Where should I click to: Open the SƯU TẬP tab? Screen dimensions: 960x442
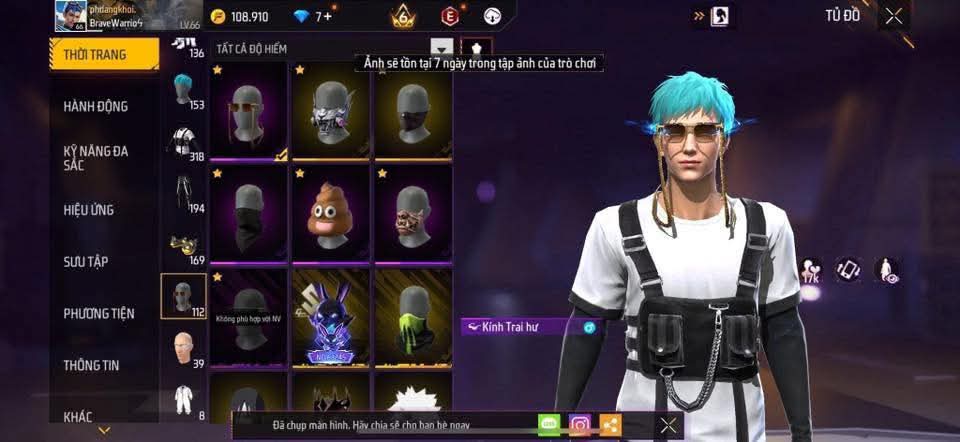[x=86, y=262]
